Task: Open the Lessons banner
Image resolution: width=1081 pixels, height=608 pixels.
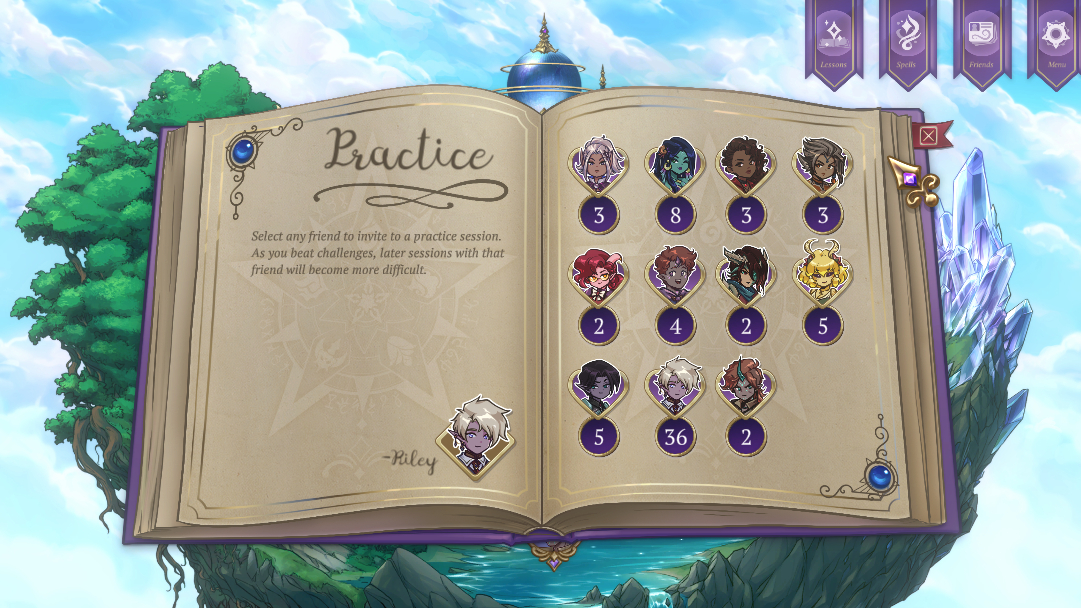Action: click(833, 40)
